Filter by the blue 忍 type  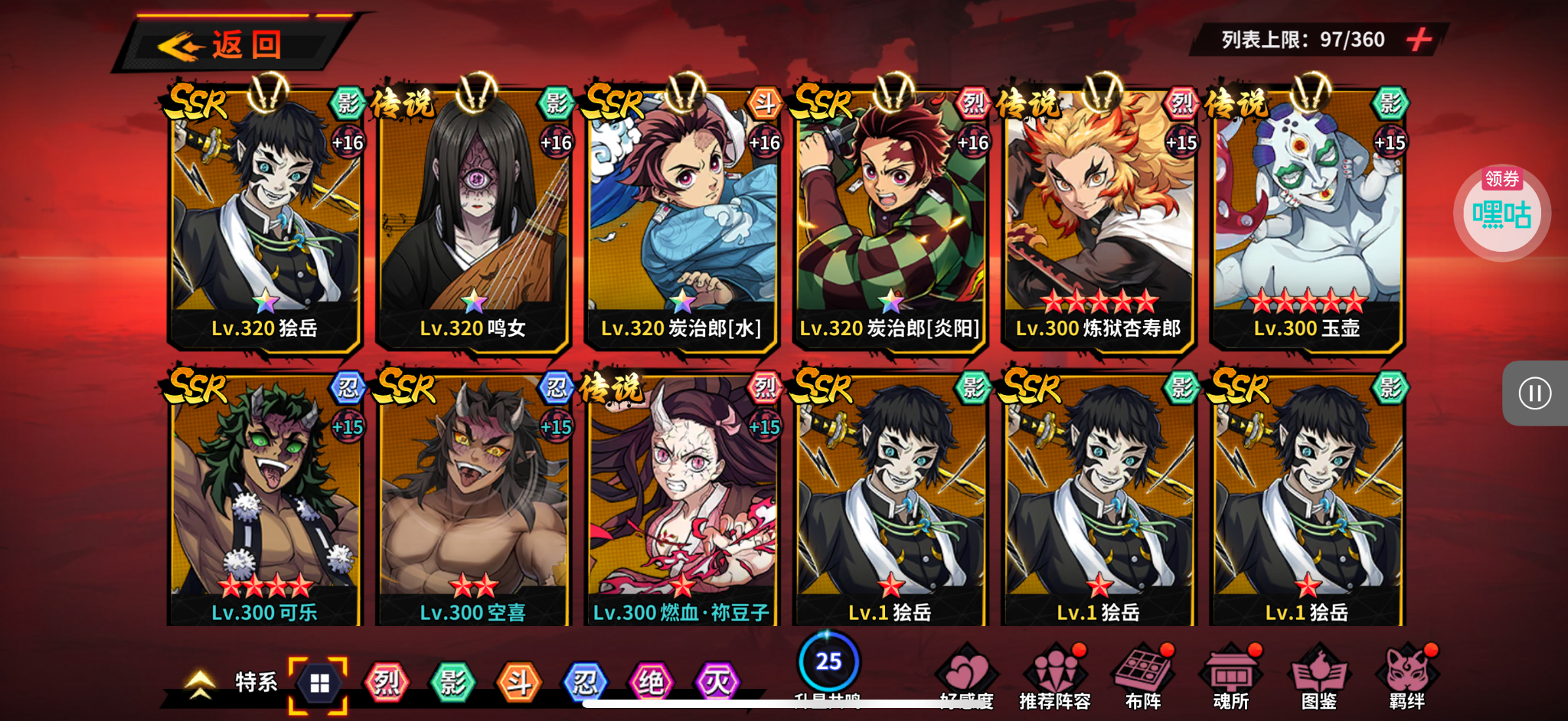[x=586, y=682]
